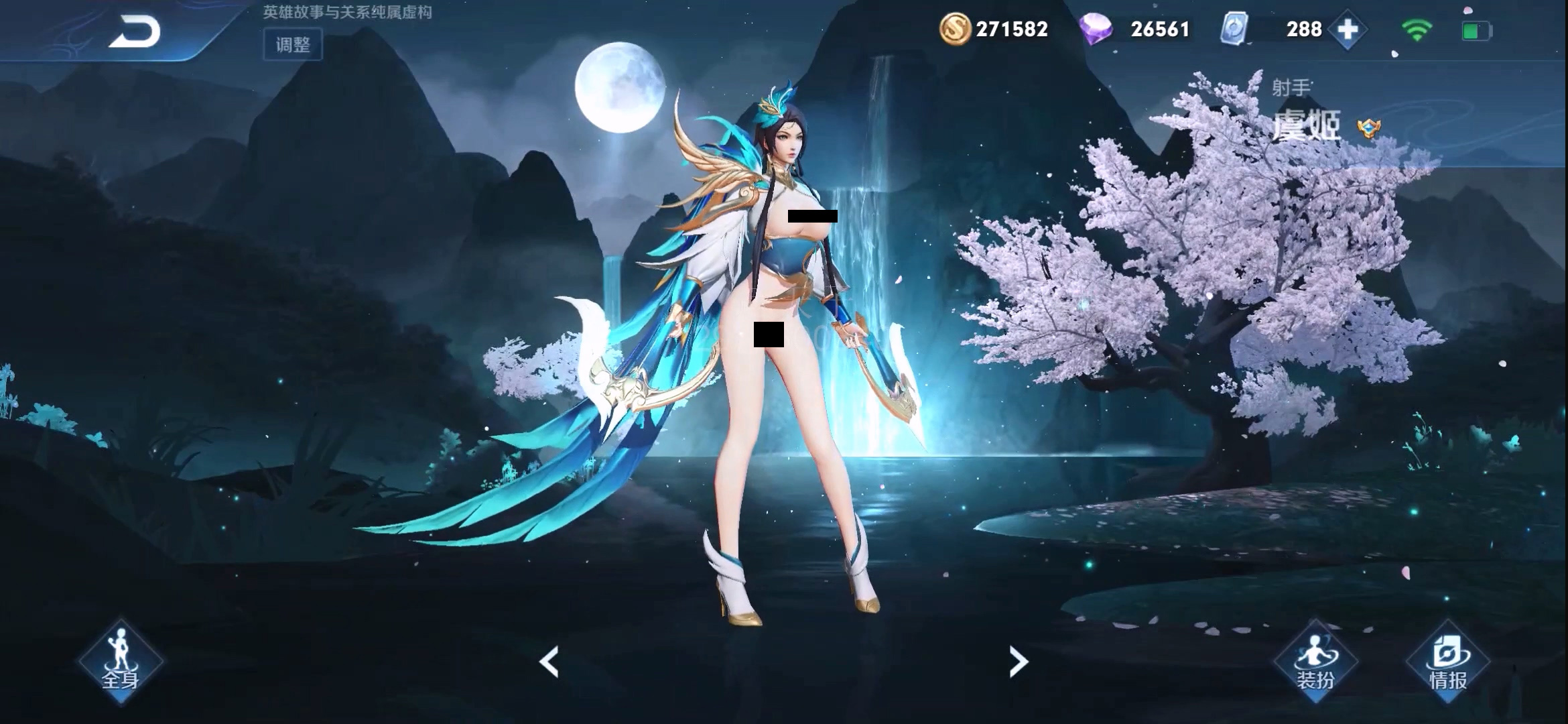Click the gold coin currency icon

click(x=955, y=29)
